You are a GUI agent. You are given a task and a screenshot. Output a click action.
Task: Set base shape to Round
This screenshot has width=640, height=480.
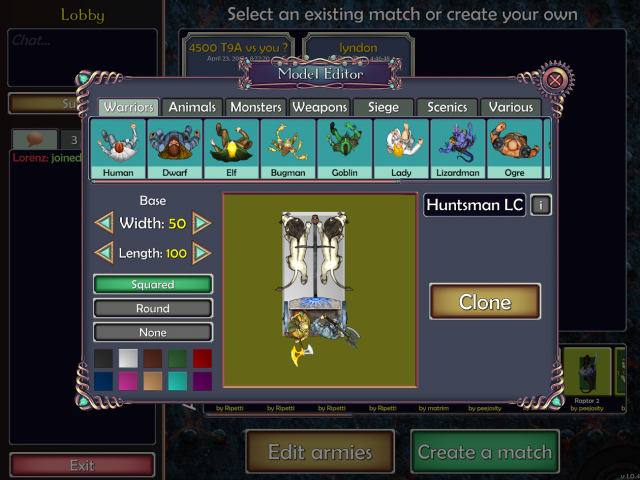[x=153, y=309]
